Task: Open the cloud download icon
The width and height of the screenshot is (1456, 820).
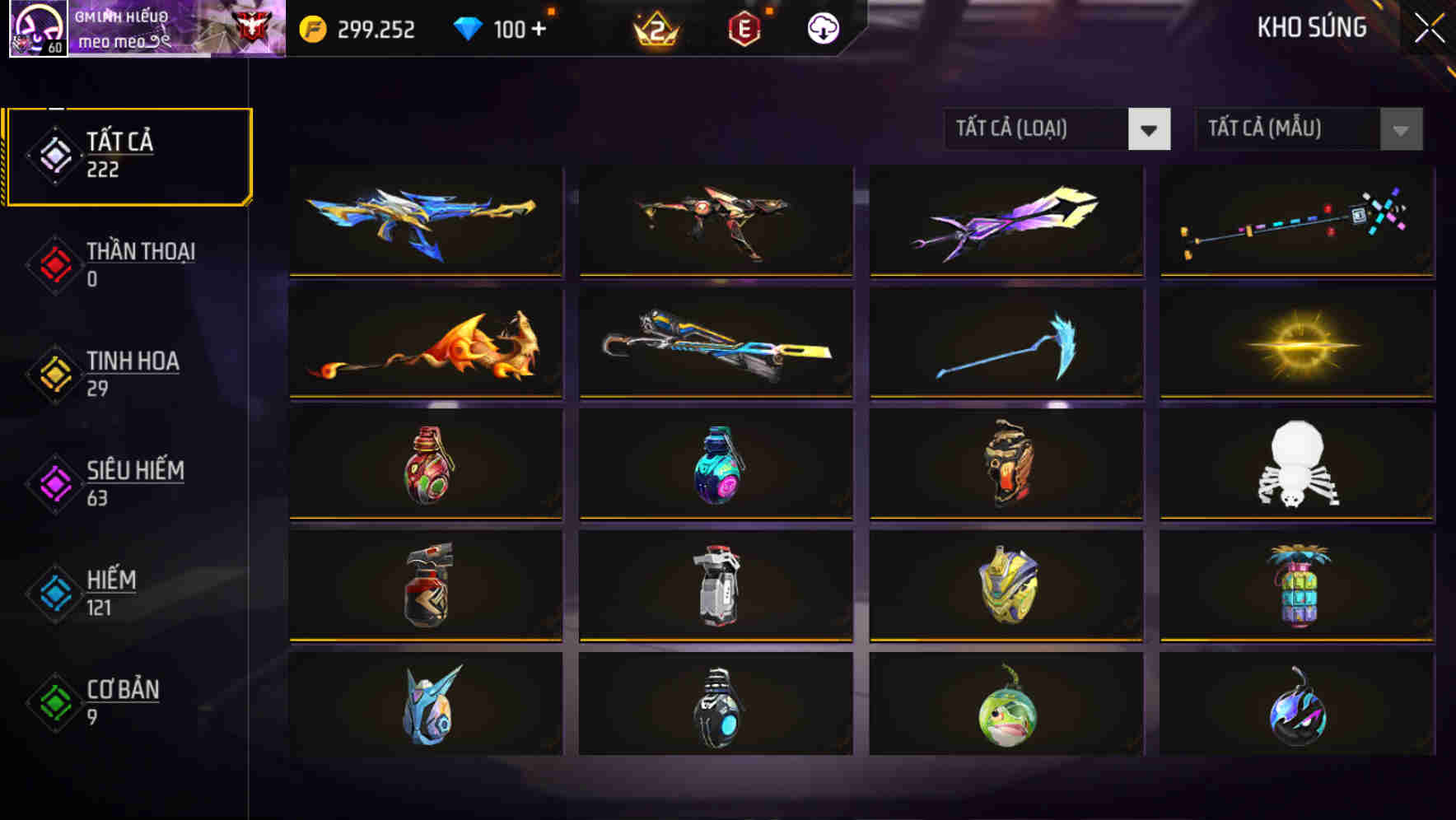Action: coord(821,28)
